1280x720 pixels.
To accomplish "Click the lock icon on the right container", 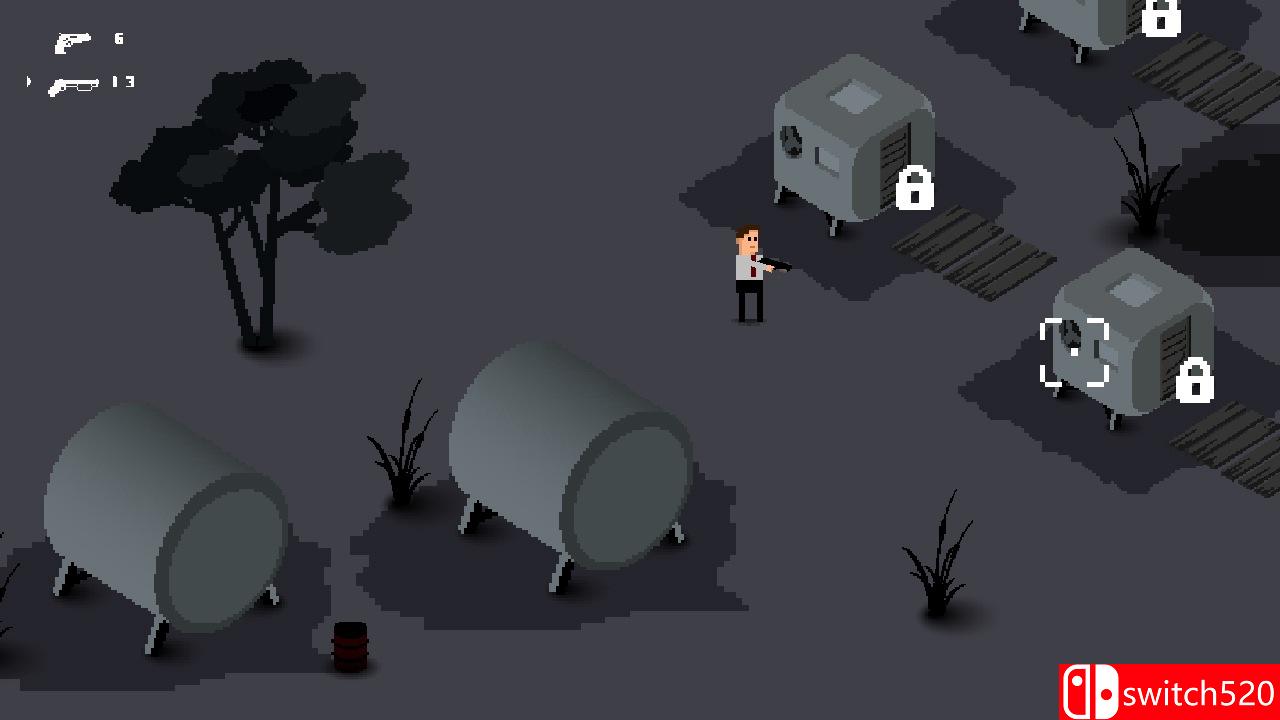I will pyautogui.click(x=1197, y=382).
